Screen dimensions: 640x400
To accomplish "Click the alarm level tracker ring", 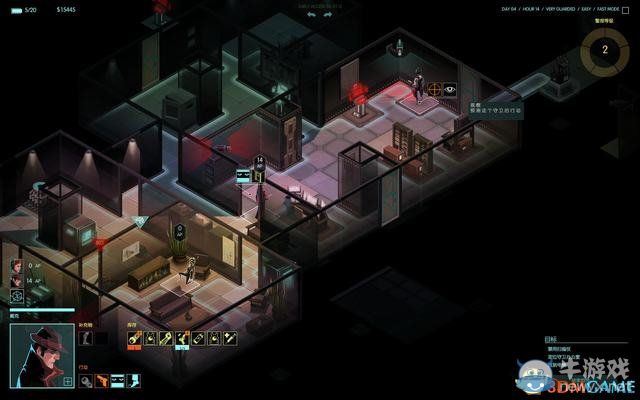I will [604, 48].
